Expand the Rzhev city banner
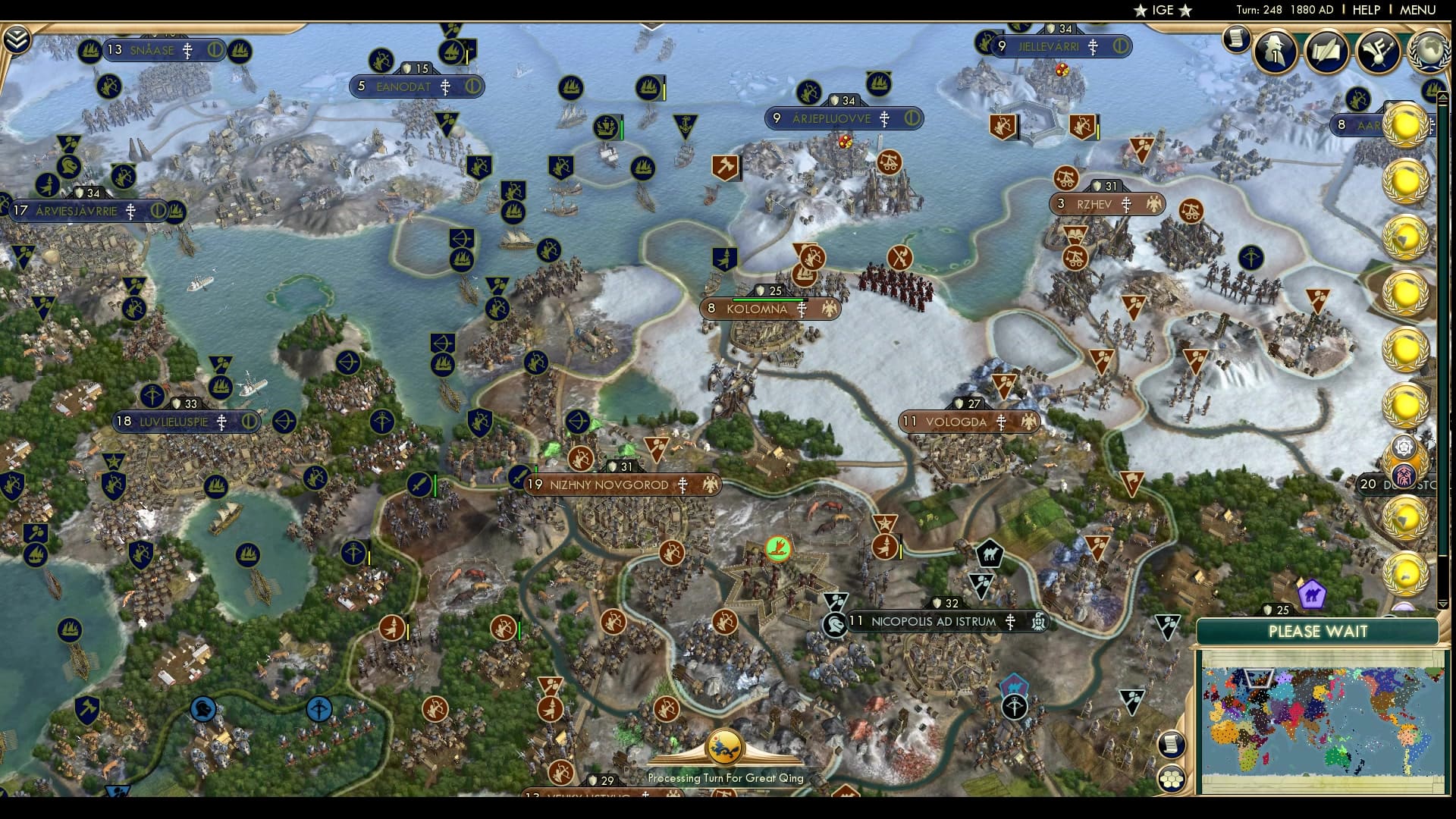Screen dimensions: 1456x819 click(1106, 205)
